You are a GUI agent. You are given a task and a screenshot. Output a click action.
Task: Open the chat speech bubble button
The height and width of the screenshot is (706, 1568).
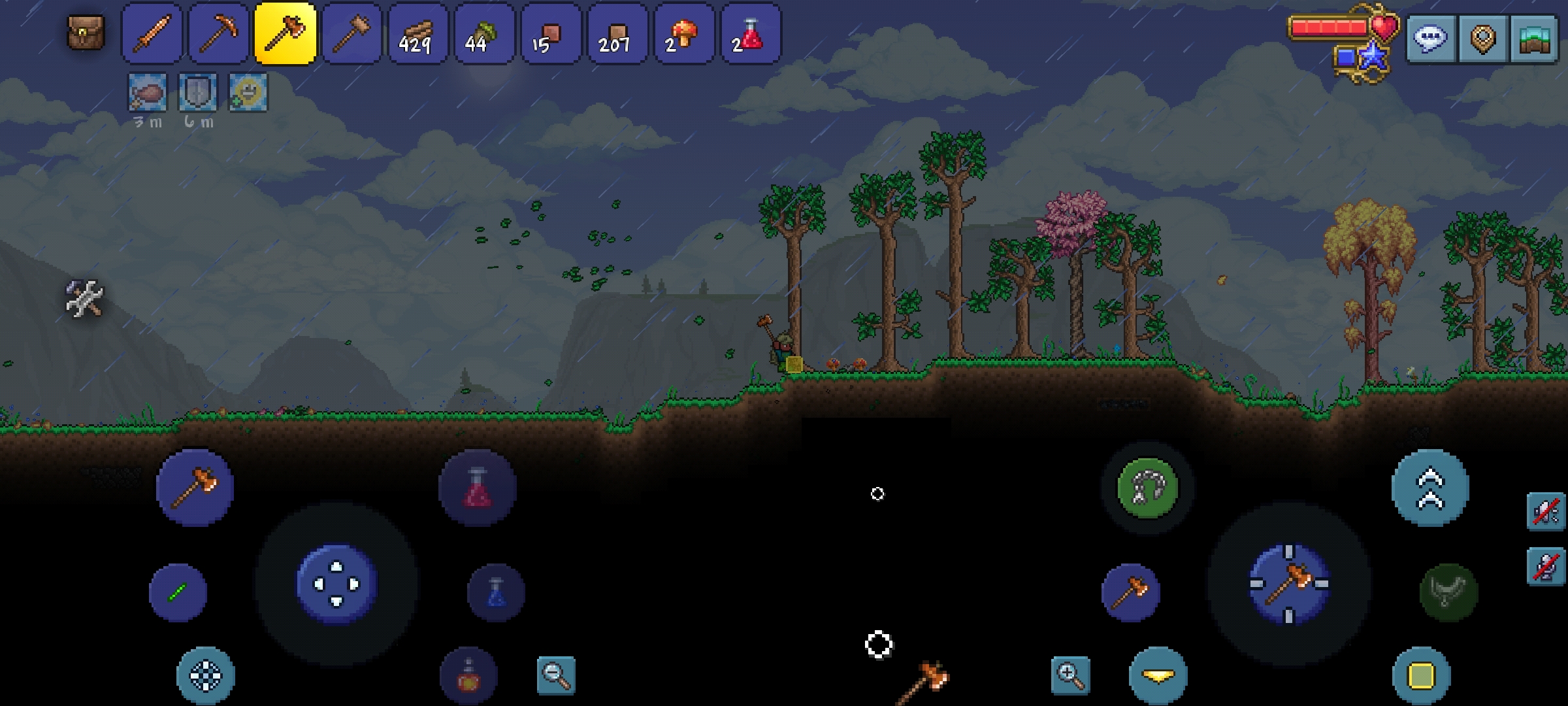pos(1431,39)
